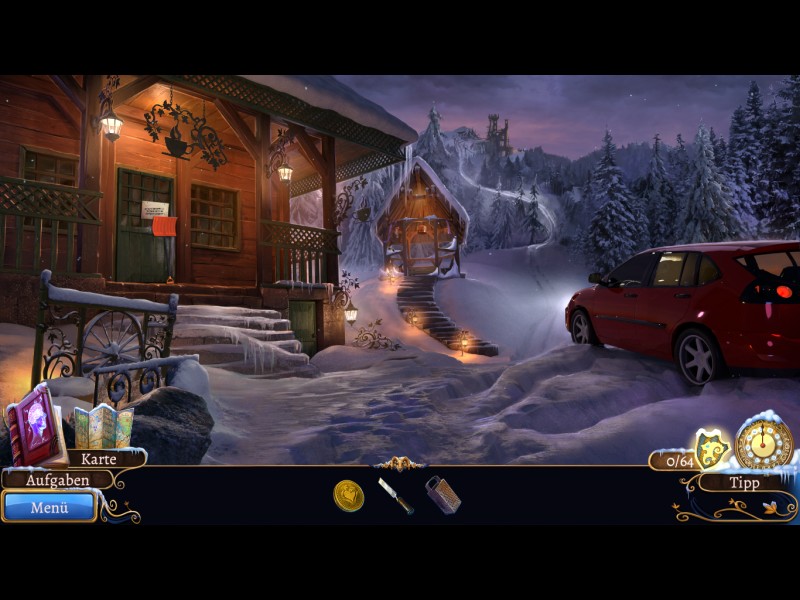Pick the knife from the inventory
The height and width of the screenshot is (600, 800).
coord(395,495)
